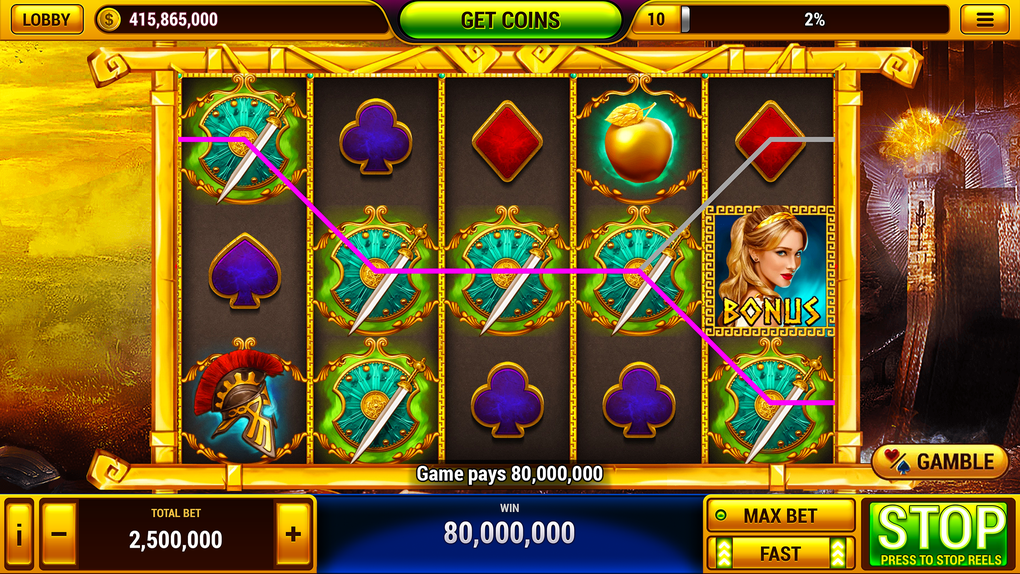Set the Max Bet
The height and width of the screenshot is (574, 1020).
coord(780,516)
